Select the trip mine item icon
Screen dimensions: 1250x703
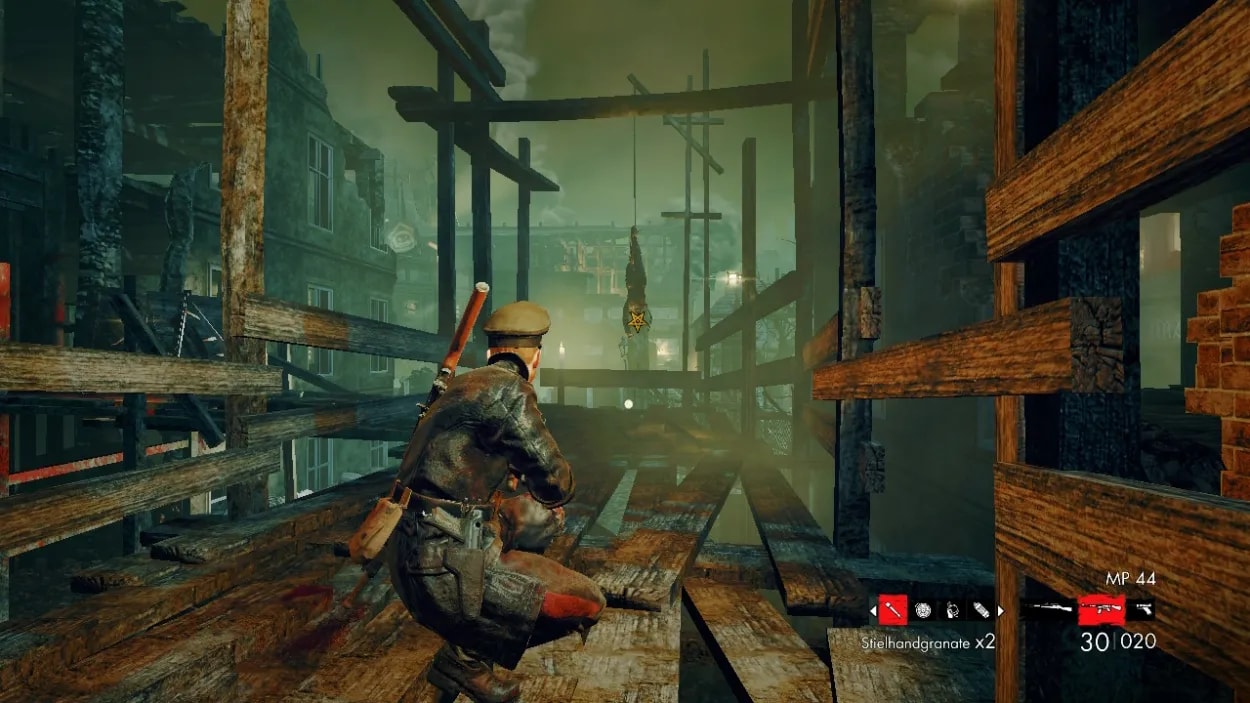(x=951, y=608)
